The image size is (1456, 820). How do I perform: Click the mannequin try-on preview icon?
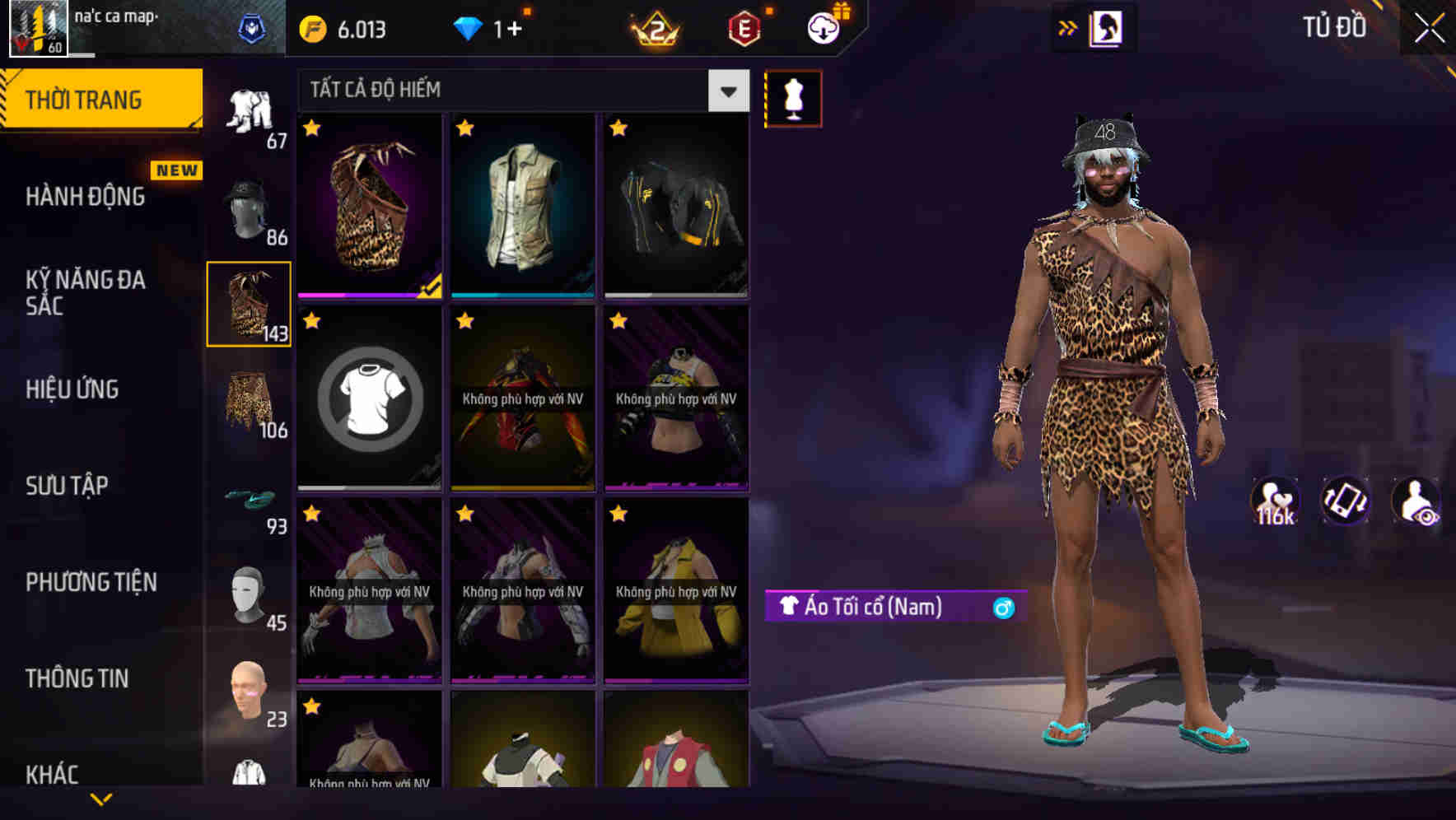pos(792,97)
